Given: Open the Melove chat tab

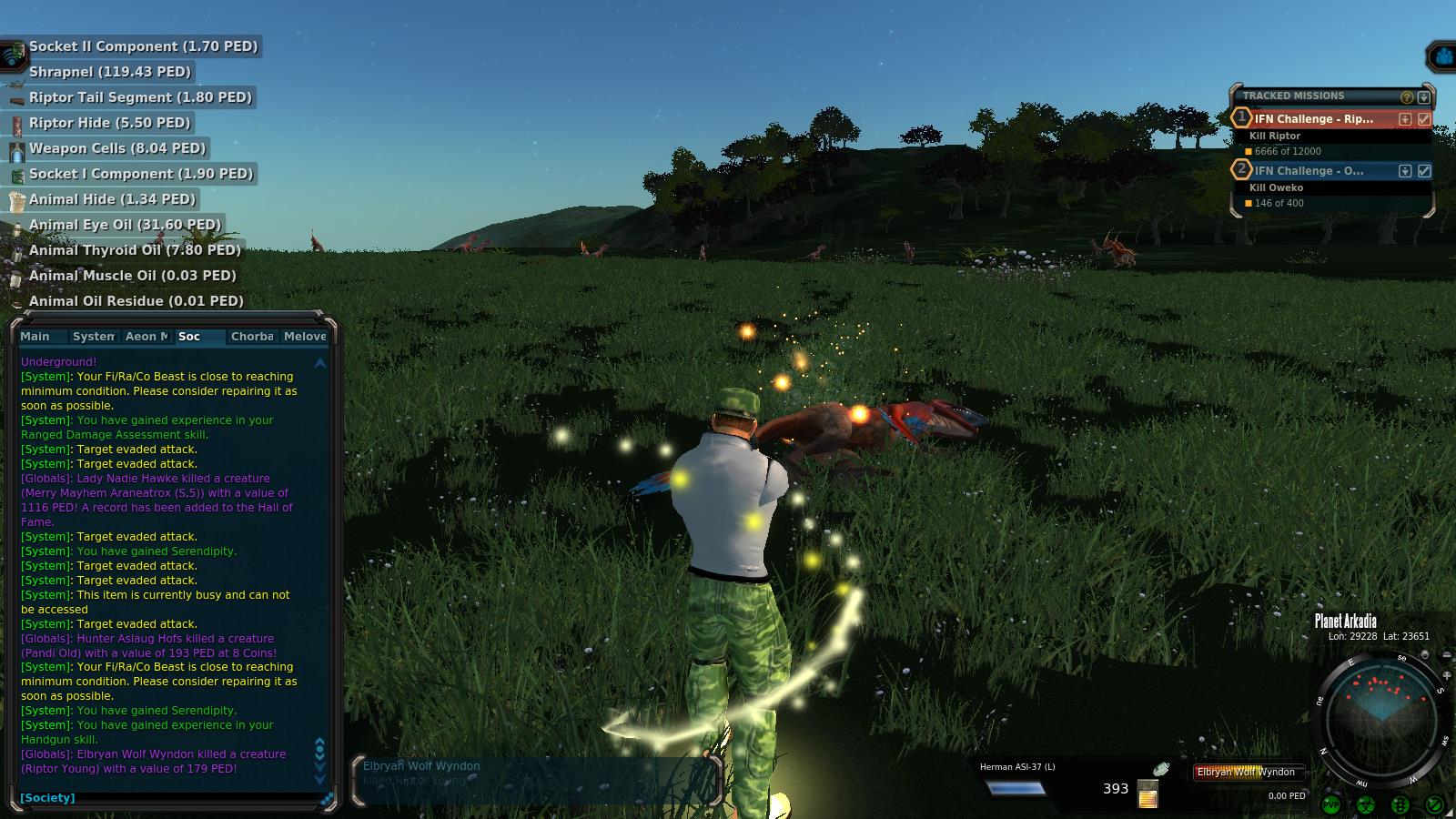Looking at the screenshot, I should pyautogui.click(x=305, y=337).
